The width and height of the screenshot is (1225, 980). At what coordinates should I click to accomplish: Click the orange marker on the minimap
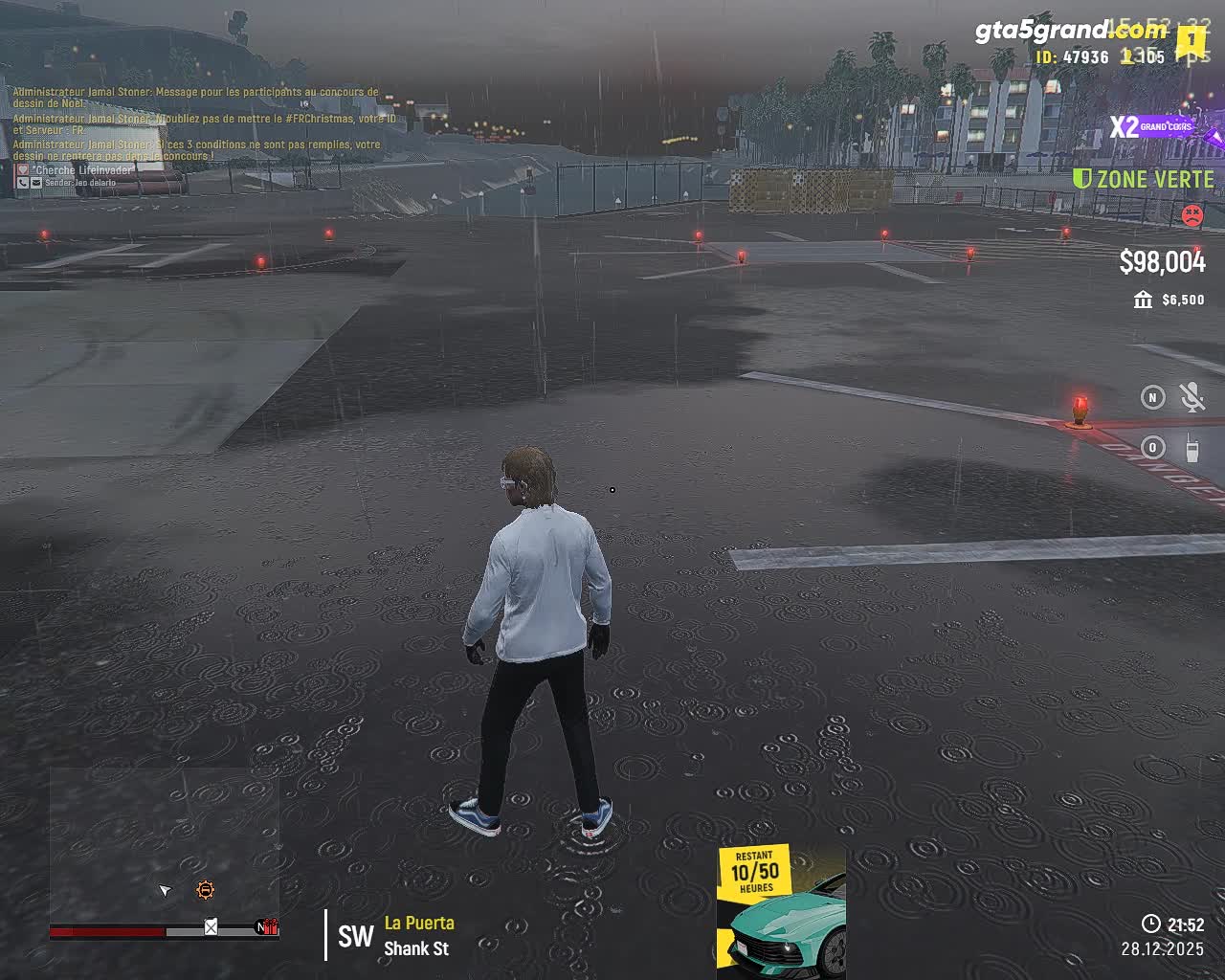205,890
